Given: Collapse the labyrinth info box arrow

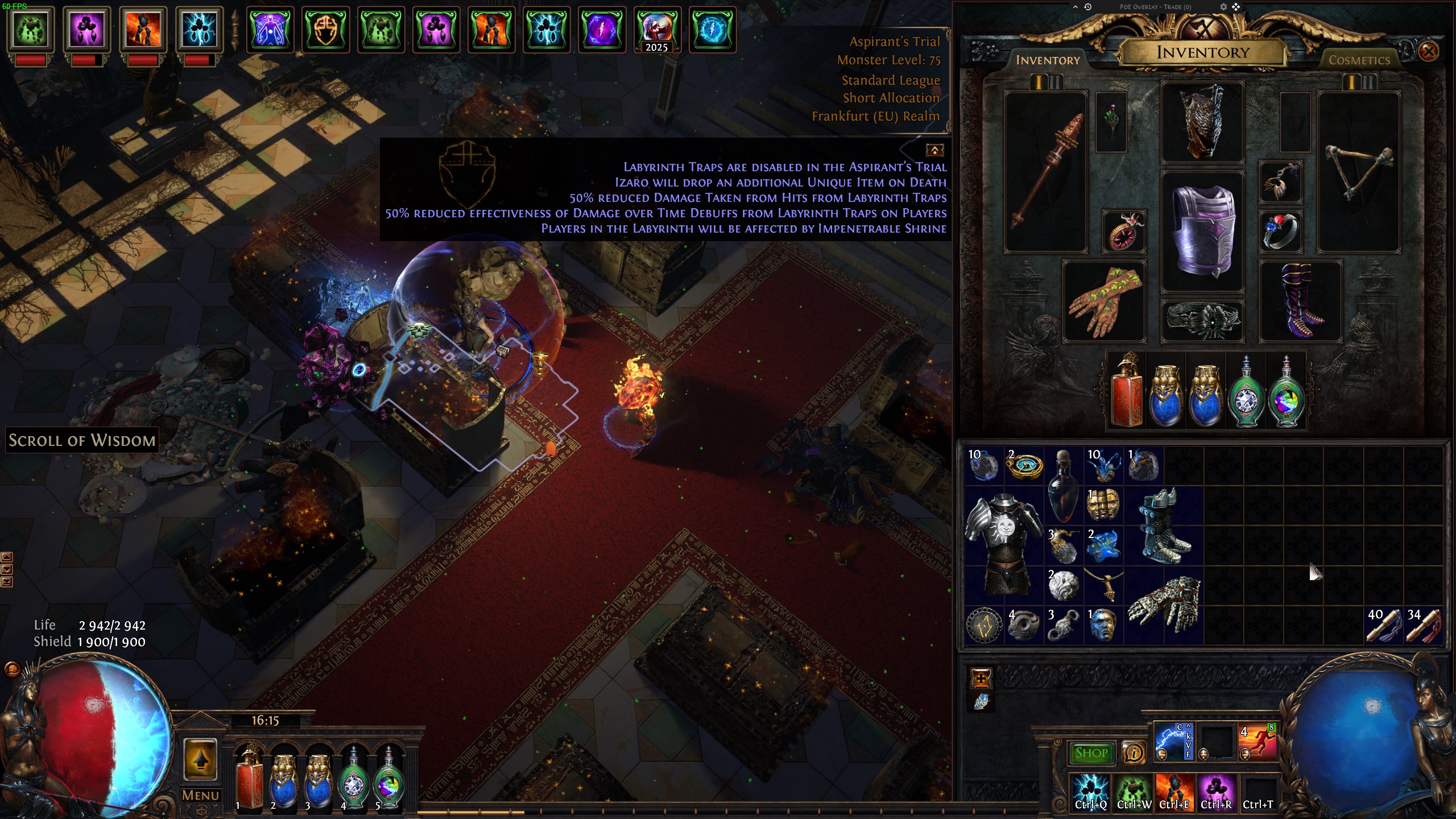Looking at the screenshot, I should coord(934,150).
